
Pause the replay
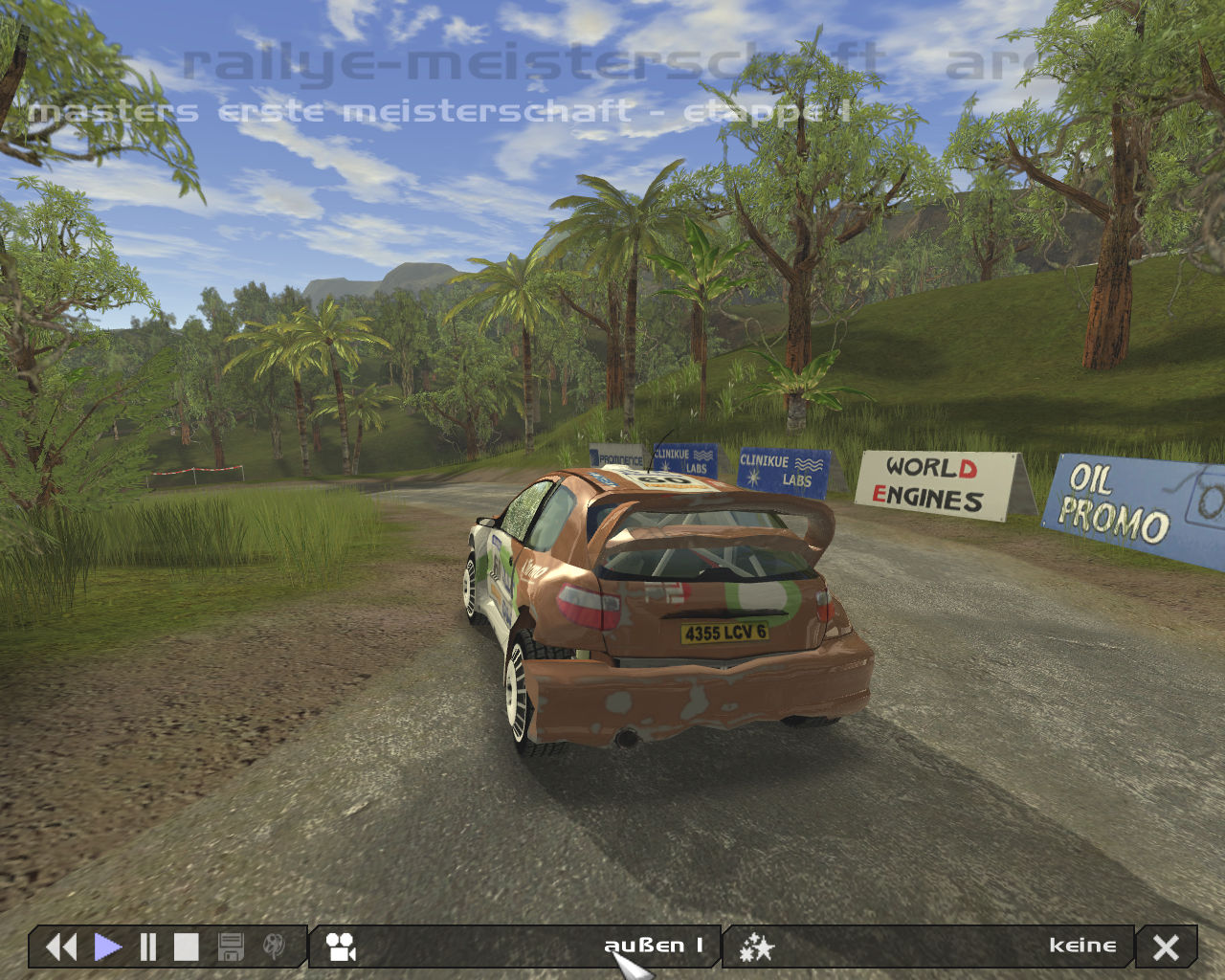click(147, 947)
